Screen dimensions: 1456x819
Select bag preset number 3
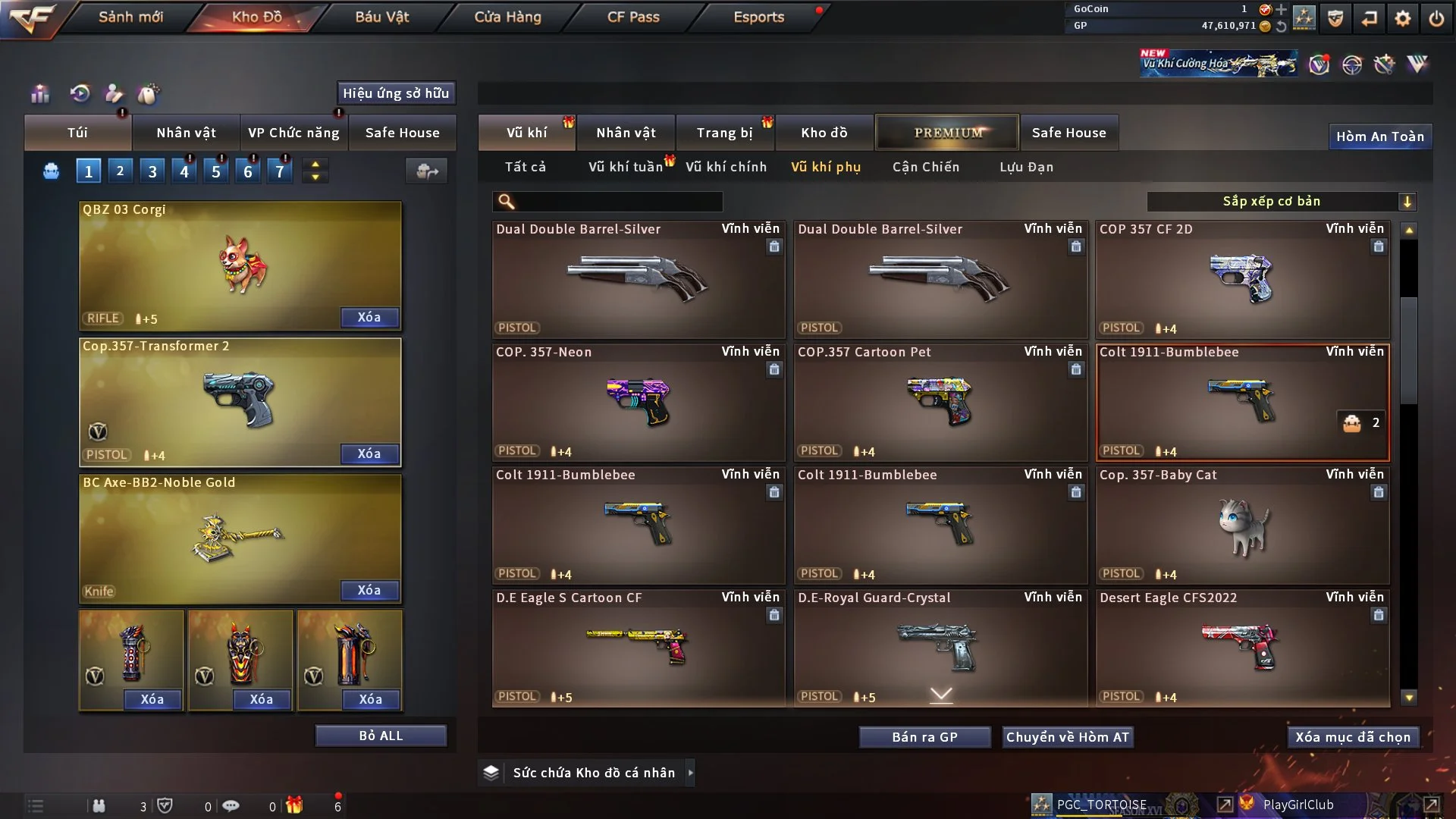pos(152,171)
